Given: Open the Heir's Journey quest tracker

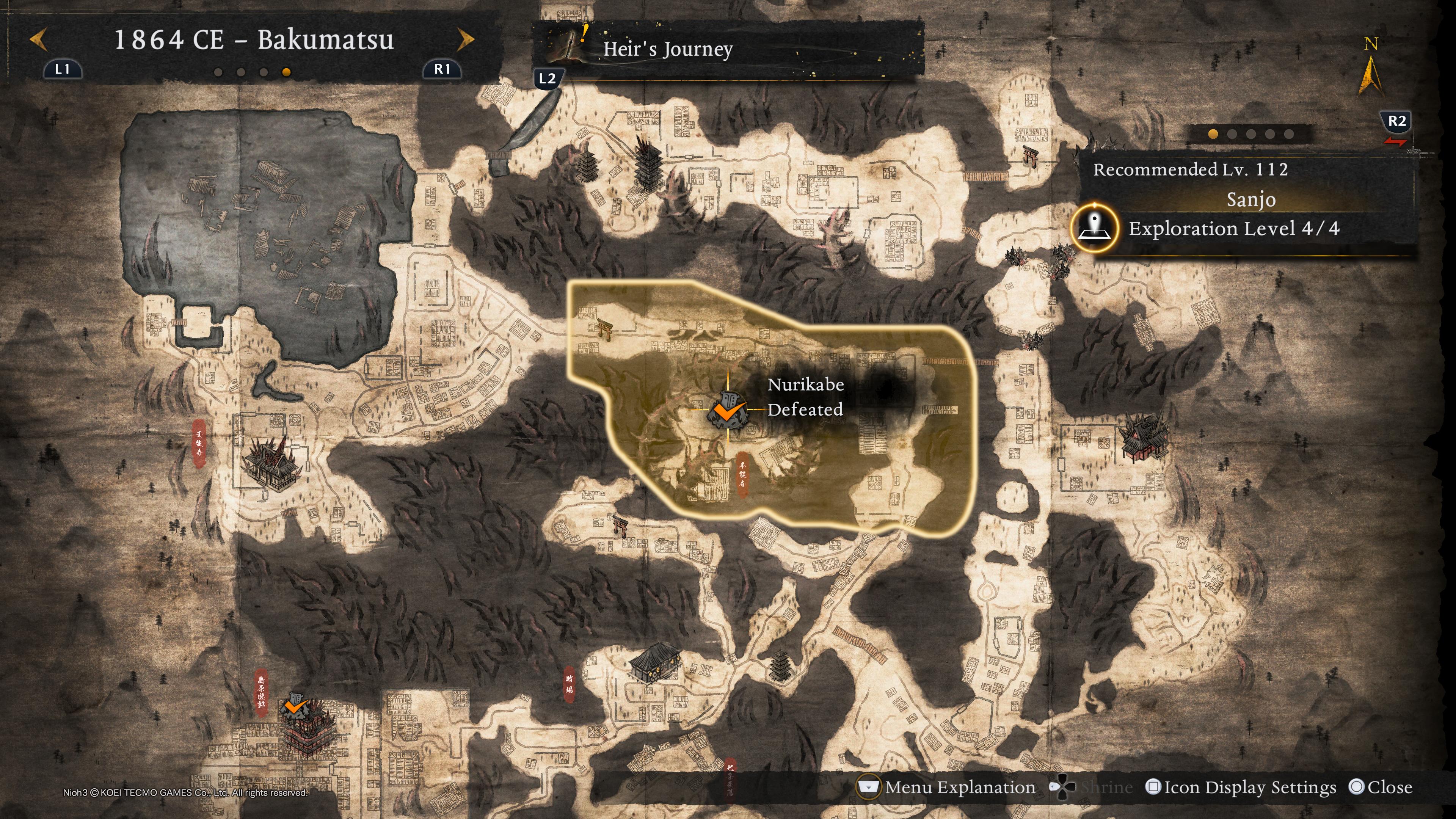Looking at the screenshot, I should 667,50.
